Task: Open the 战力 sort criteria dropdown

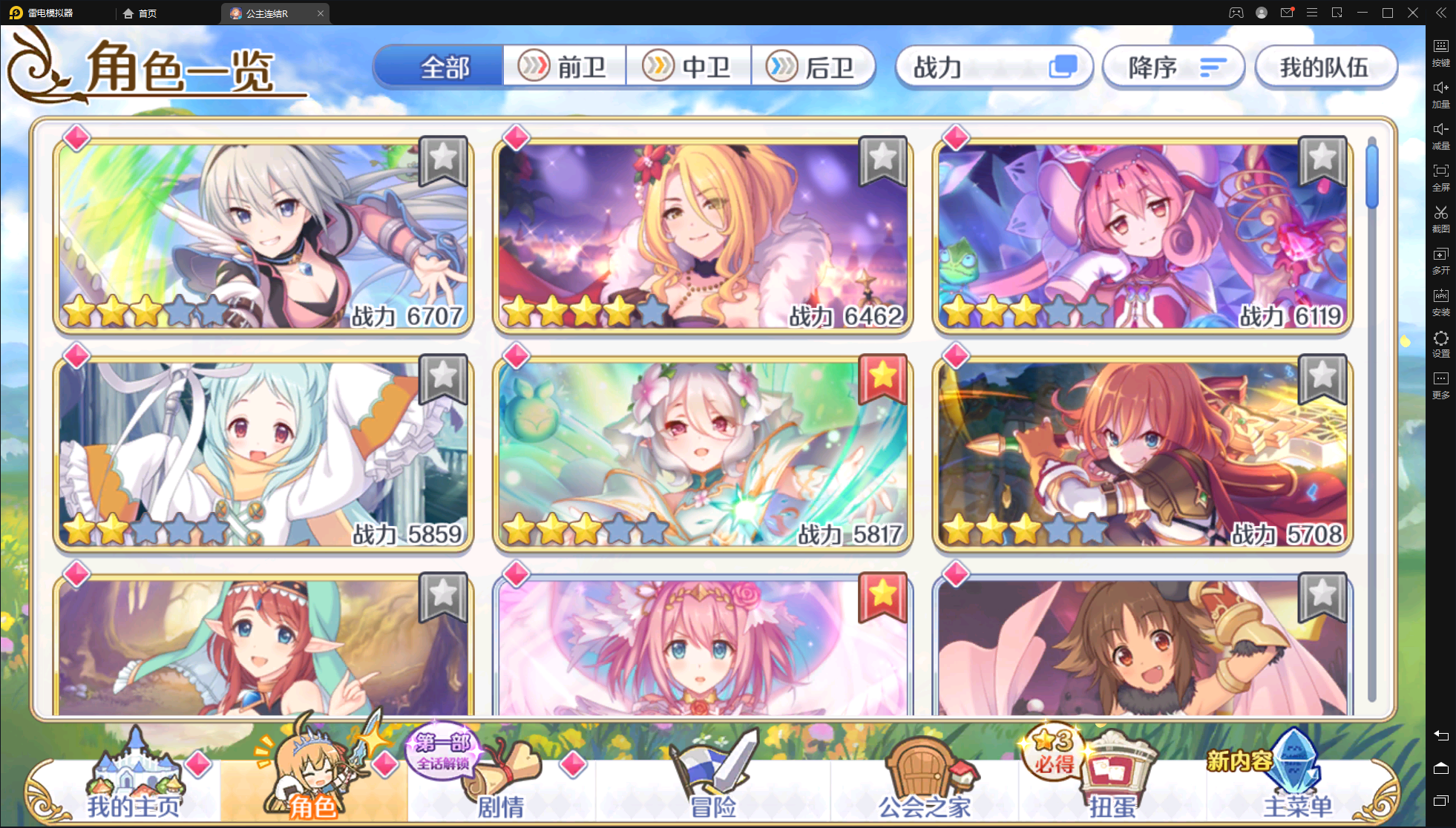Action: tap(994, 67)
